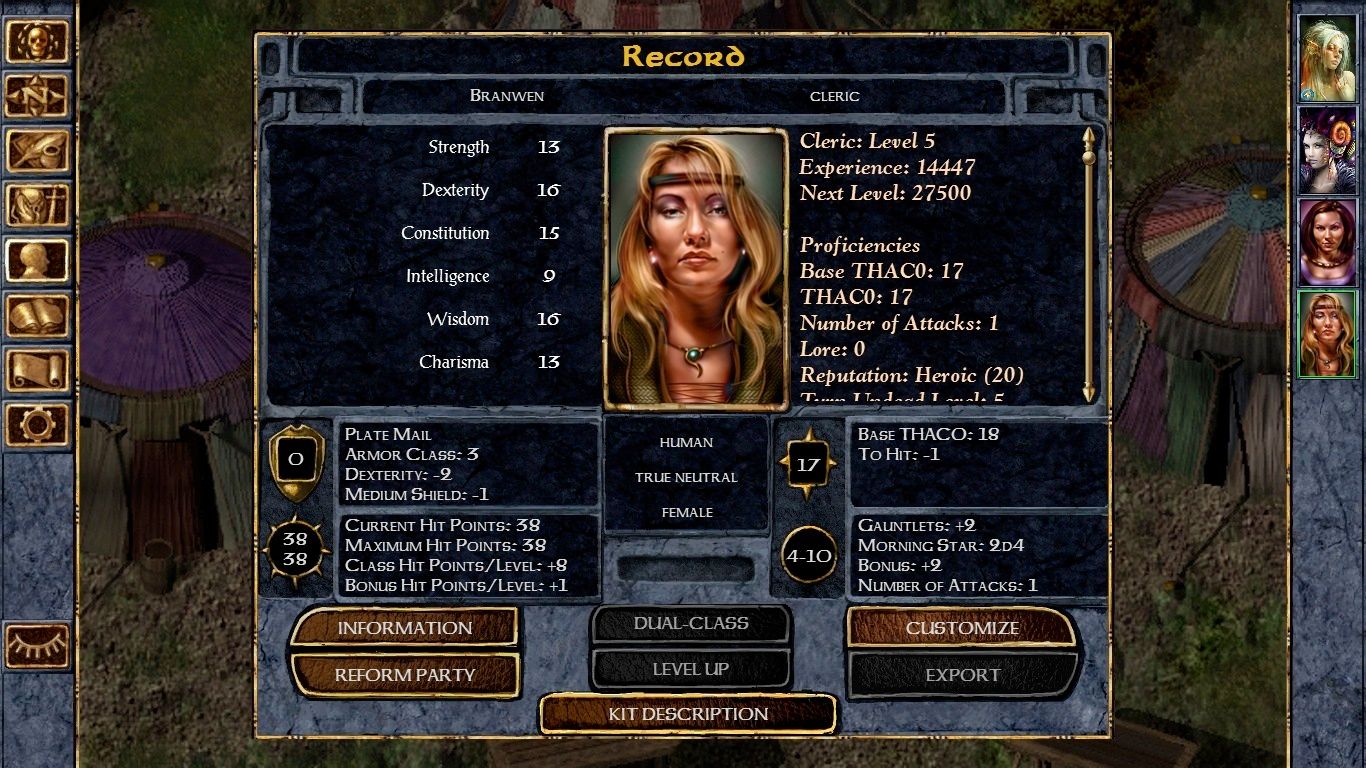Open the inventory screen icon

coord(38,206)
